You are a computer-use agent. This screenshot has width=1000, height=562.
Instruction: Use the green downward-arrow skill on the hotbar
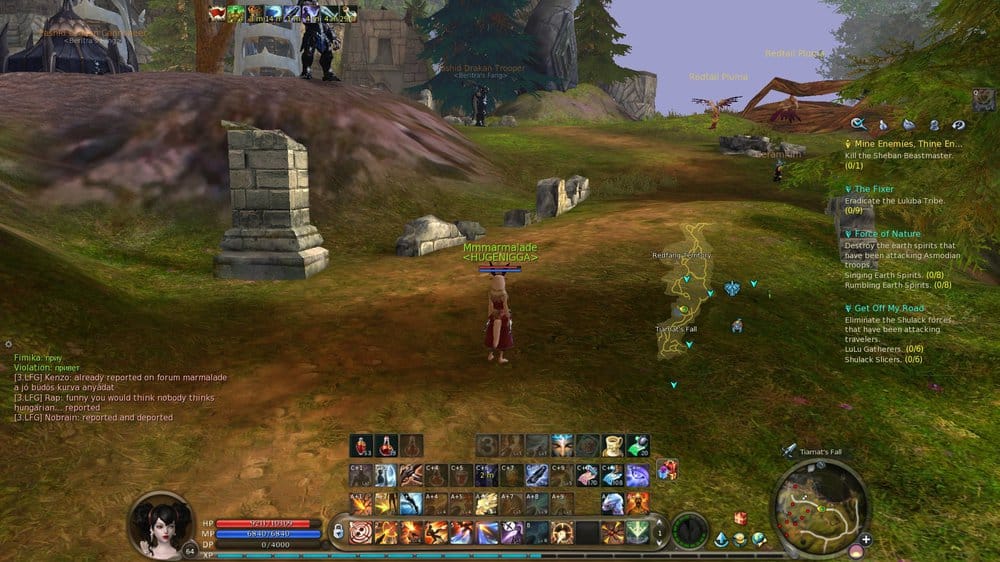pyautogui.click(x=637, y=532)
